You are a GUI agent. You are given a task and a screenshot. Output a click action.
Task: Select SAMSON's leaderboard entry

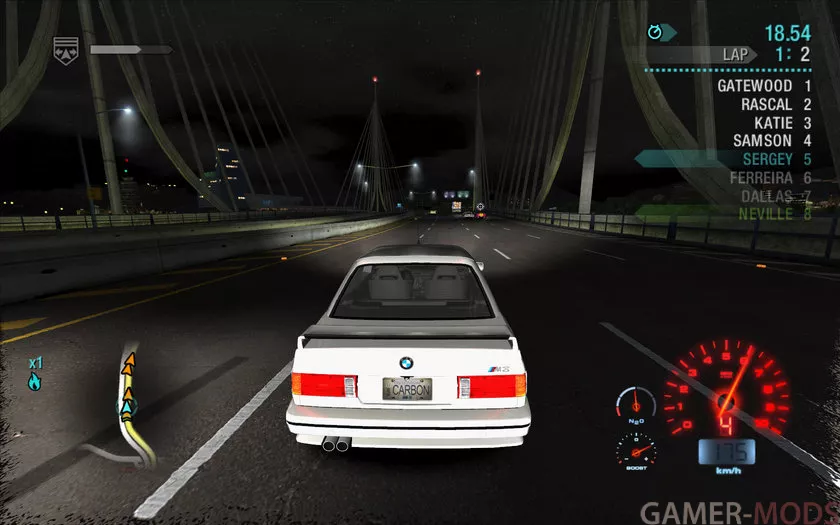pos(762,140)
